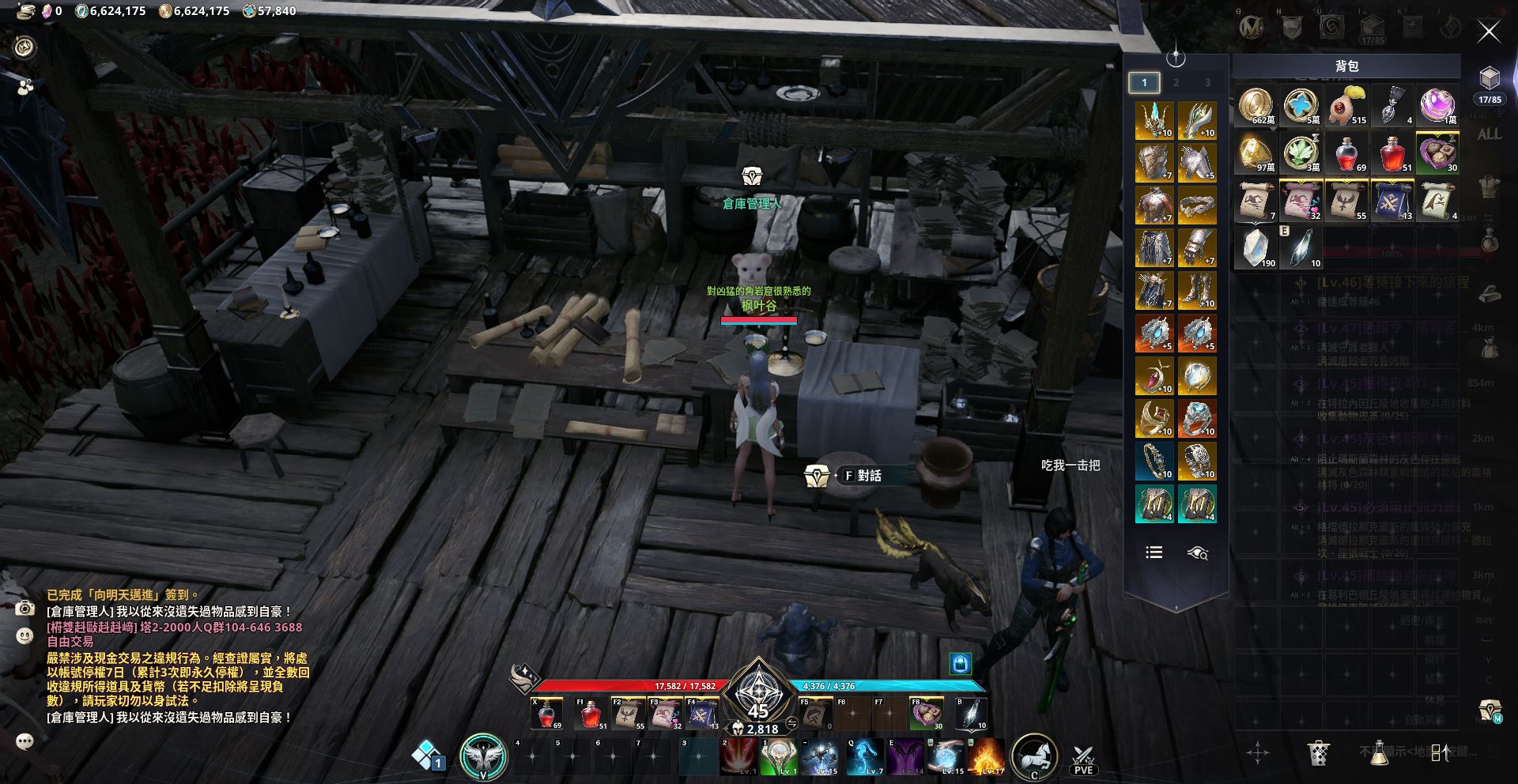
Task: Click the backpack sort button
Action: pyautogui.click(x=1440, y=752)
